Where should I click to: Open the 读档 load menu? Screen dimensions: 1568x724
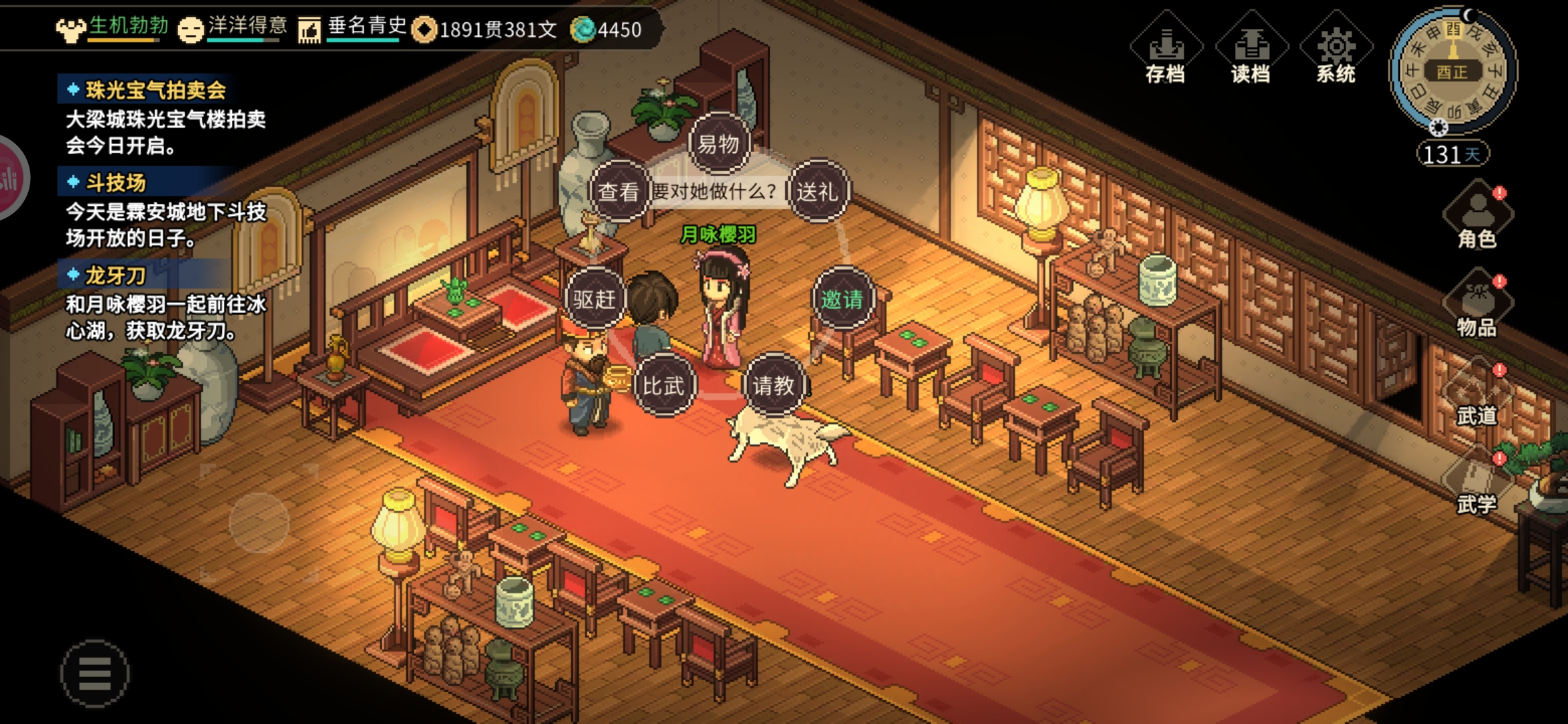(1250, 50)
